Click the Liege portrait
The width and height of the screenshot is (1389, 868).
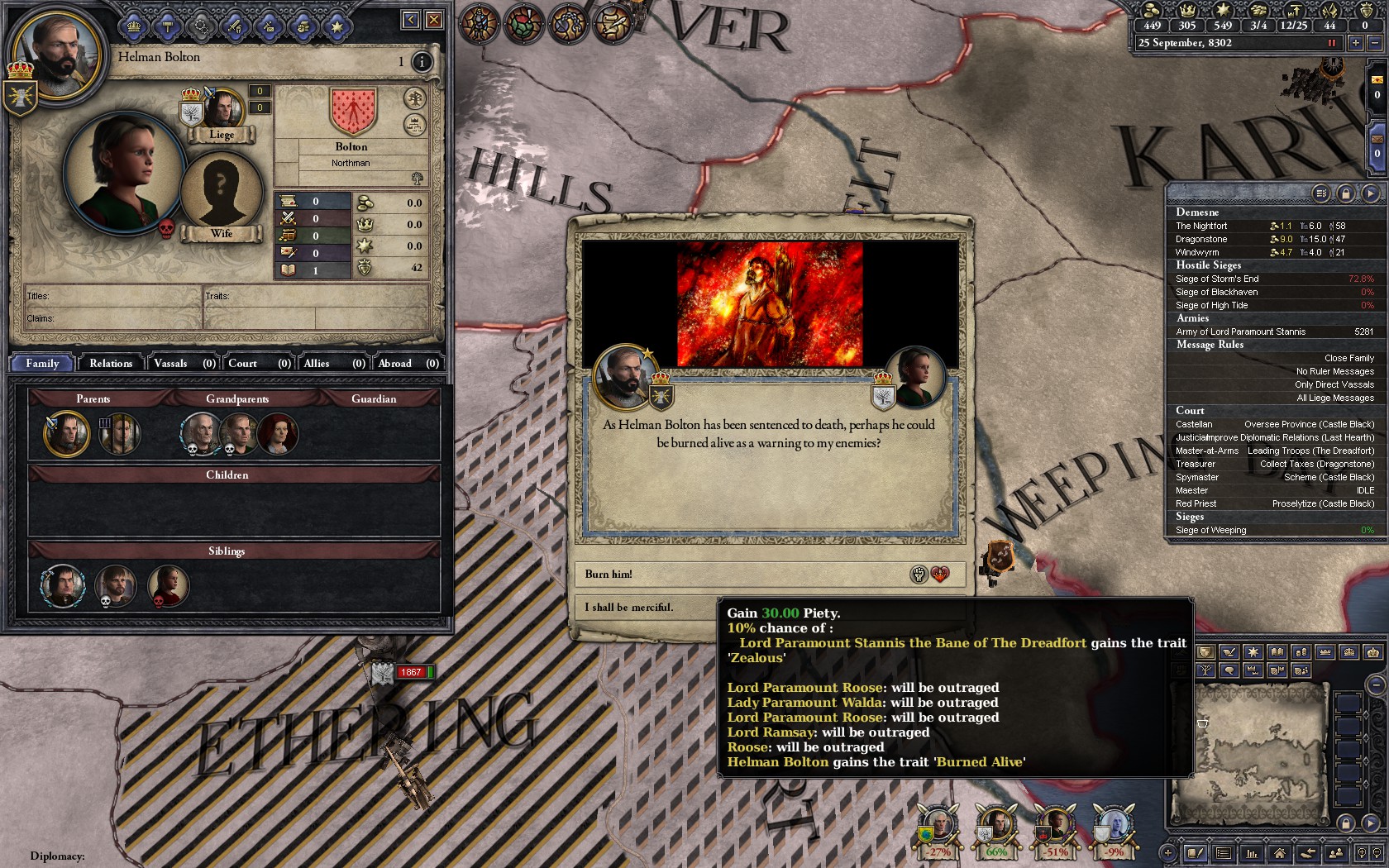point(222,112)
